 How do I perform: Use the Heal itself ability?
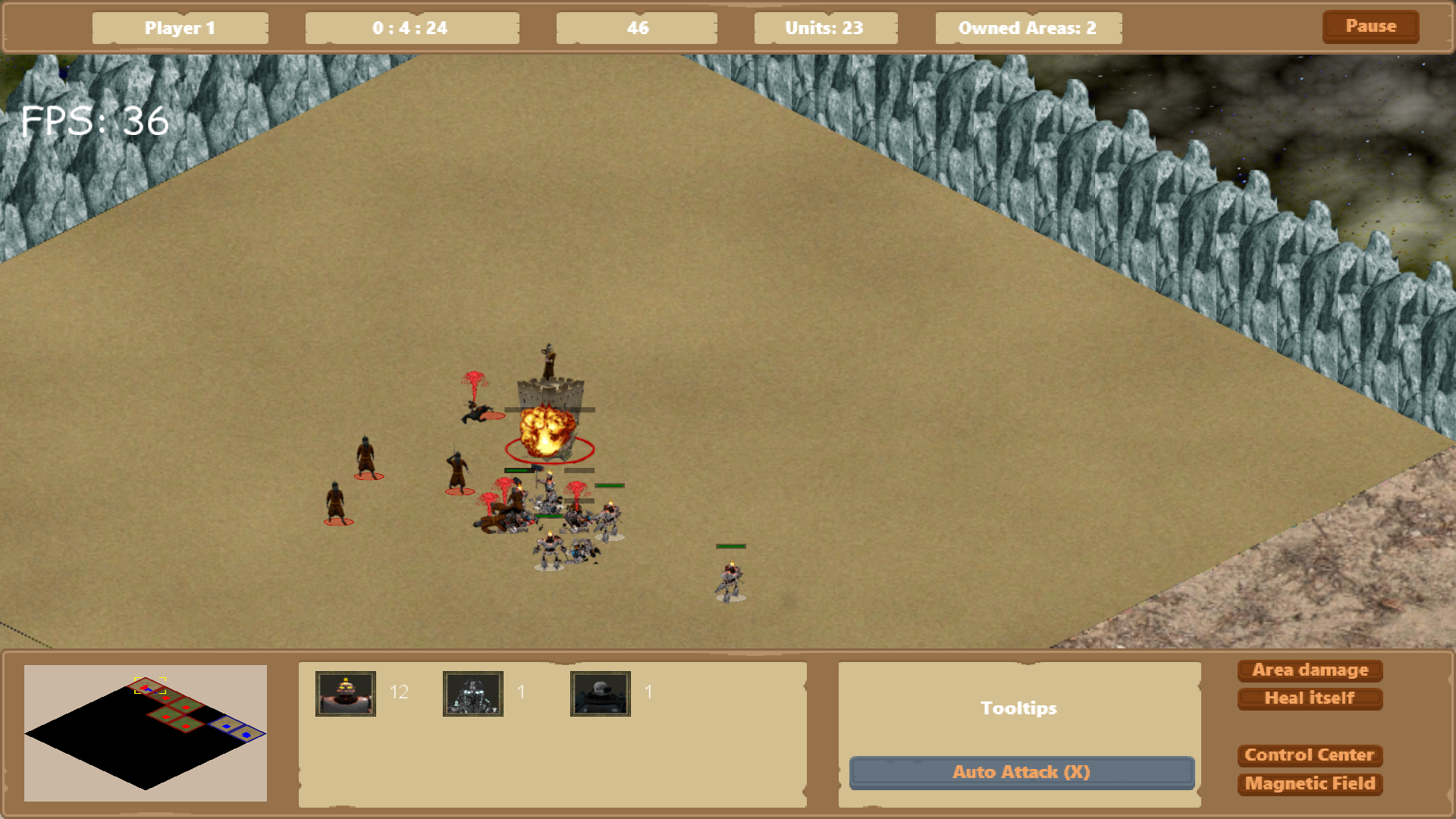[1310, 698]
